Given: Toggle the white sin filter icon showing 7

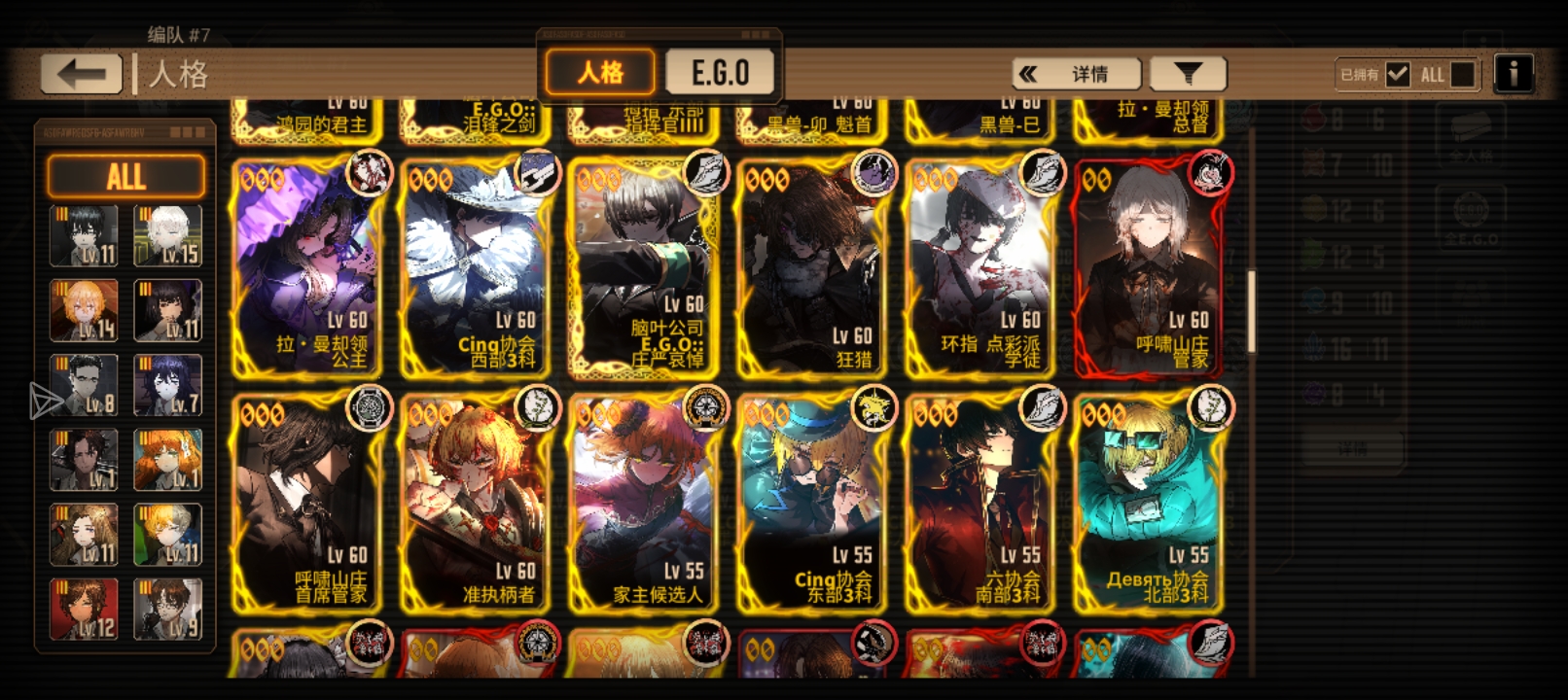Looking at the screenshot, I should pos(1313,164).
